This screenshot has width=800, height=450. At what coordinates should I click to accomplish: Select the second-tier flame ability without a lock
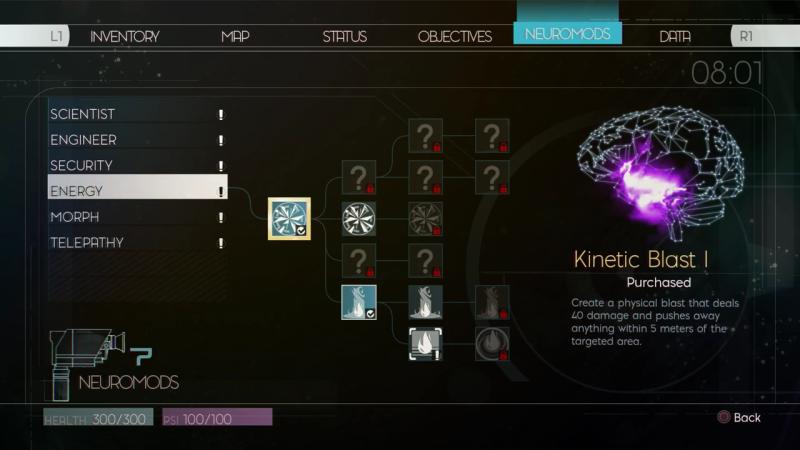click(425, 301)
